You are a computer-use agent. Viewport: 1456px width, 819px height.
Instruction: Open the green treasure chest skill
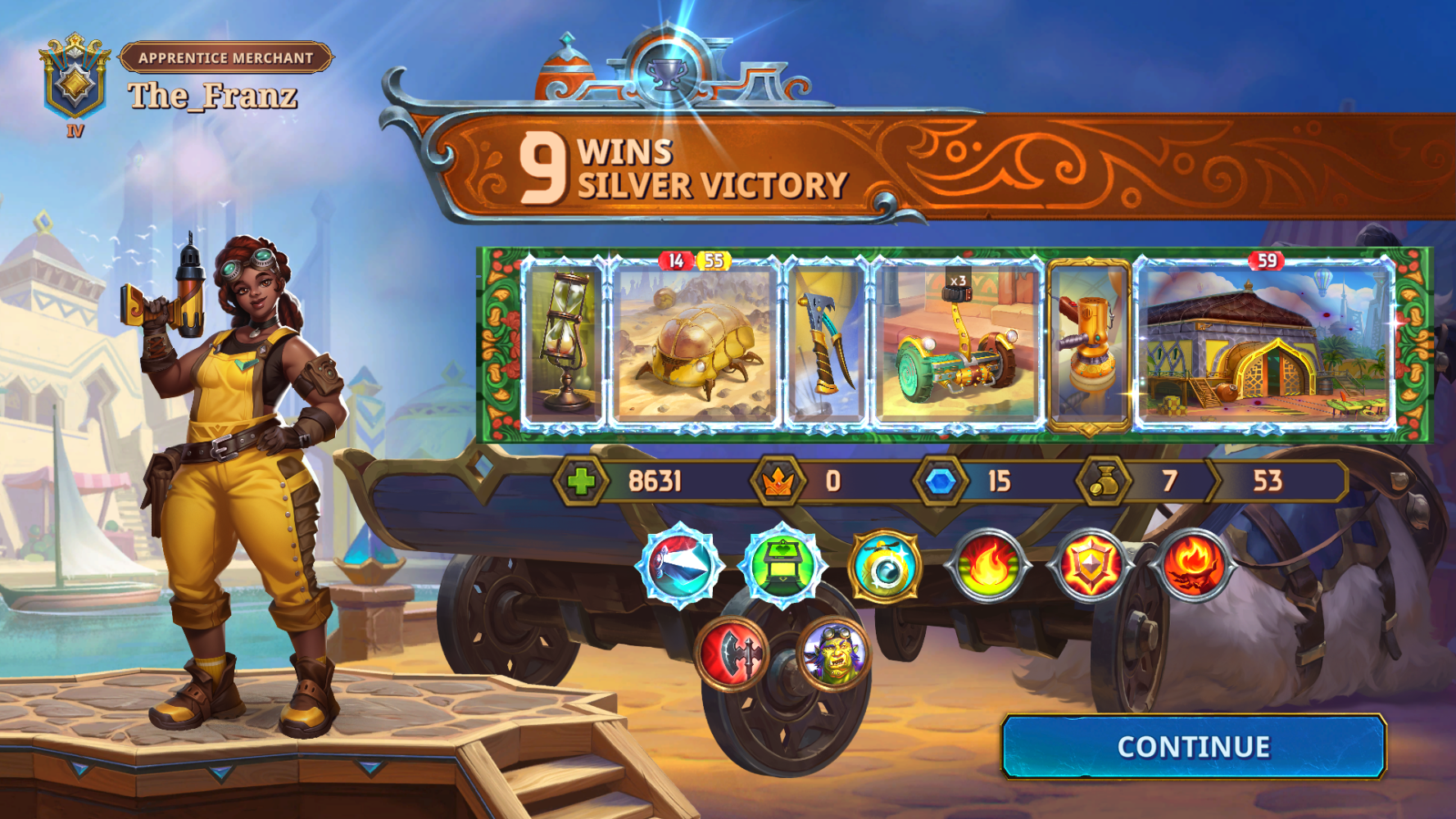(x=782, y=567)
